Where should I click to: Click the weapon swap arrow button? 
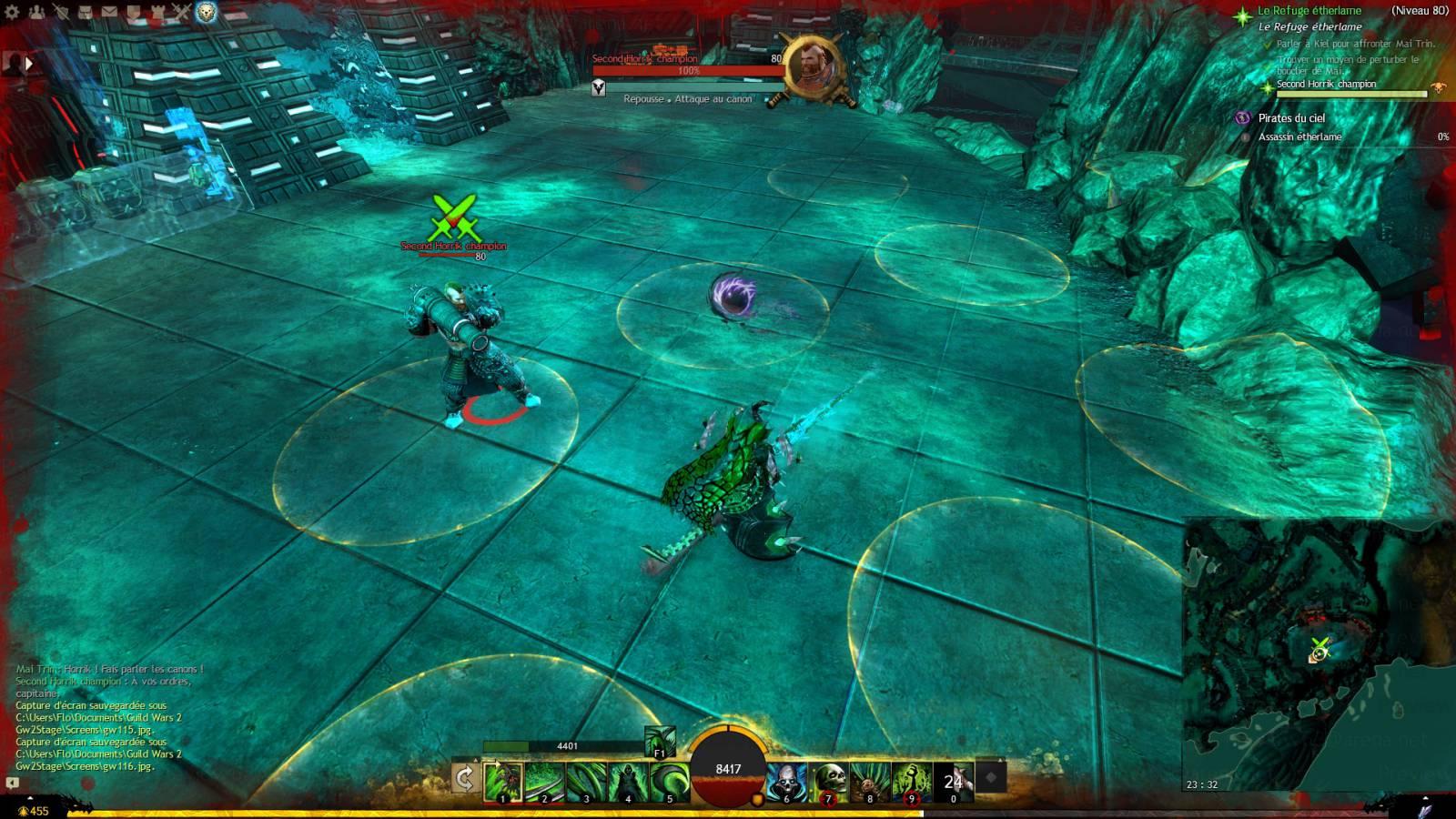pos(465,779)
